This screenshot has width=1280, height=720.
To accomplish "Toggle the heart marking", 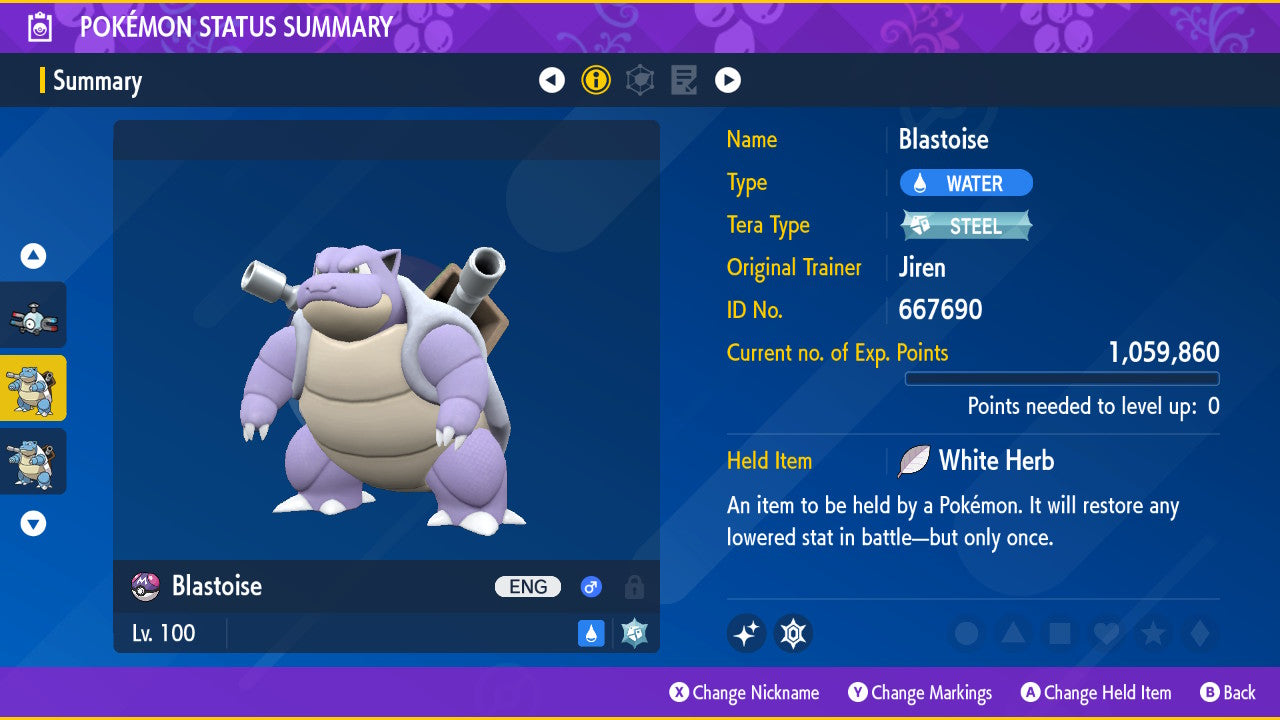I will tap(1106, 633).
